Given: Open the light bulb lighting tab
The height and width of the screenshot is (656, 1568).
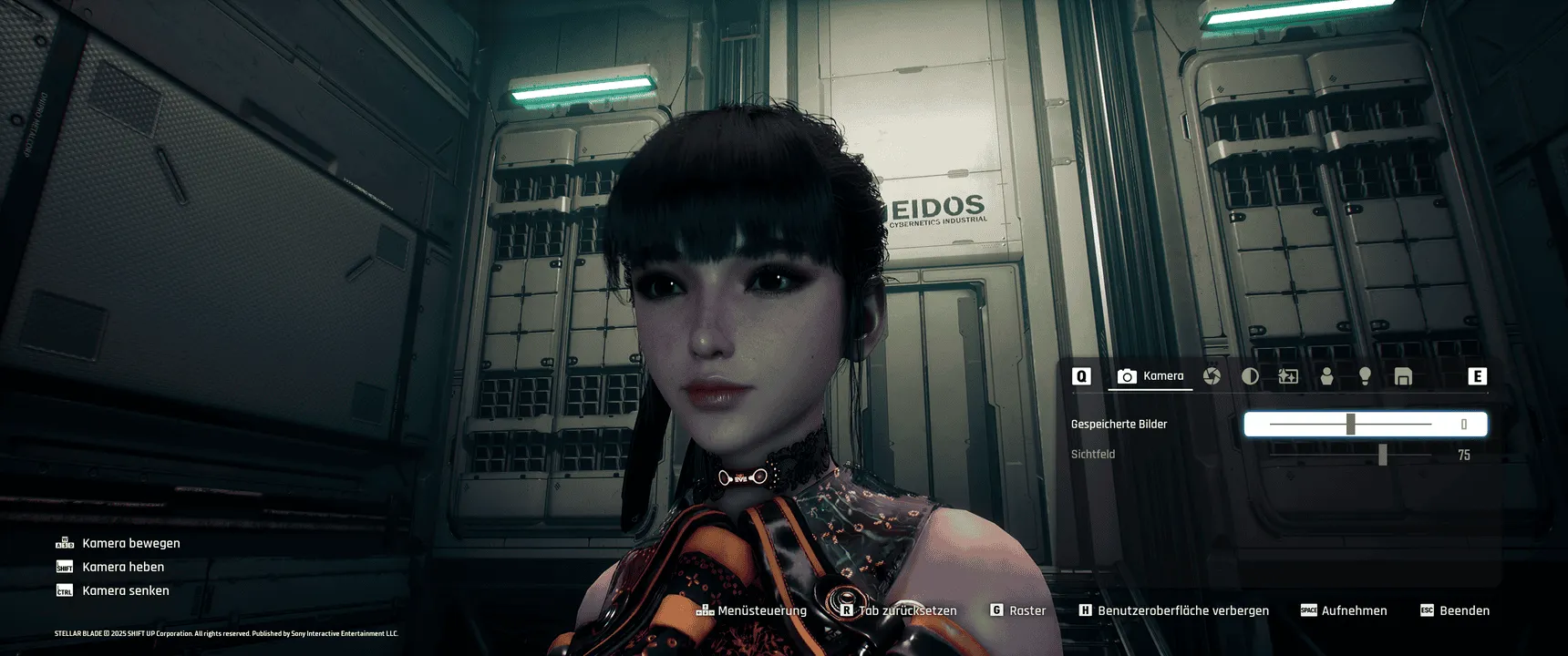Looking at the screenshot, I should (x=1365, y=376).
